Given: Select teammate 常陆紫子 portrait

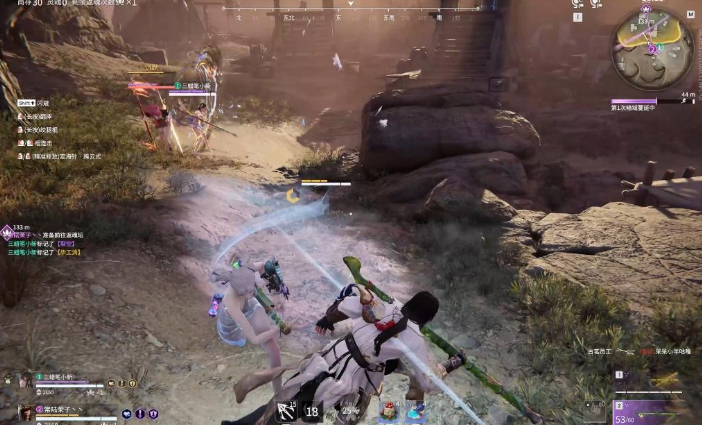Looking at the screenshot, I should tap(26, 411).
